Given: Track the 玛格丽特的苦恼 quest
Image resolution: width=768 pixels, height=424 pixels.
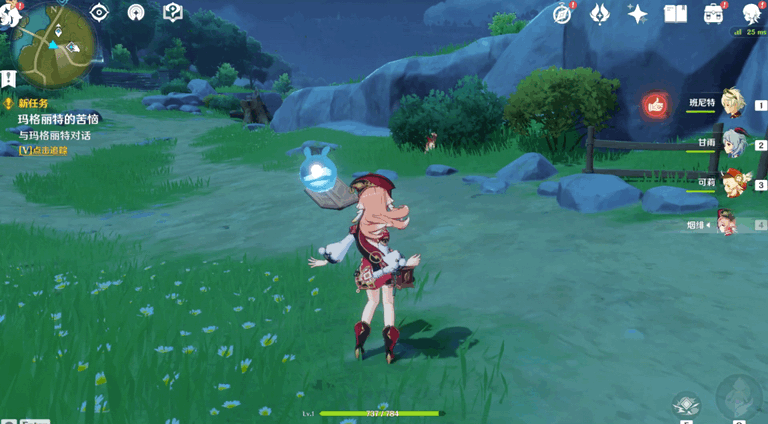Looking at the screenshot, I should coord(57,119).
